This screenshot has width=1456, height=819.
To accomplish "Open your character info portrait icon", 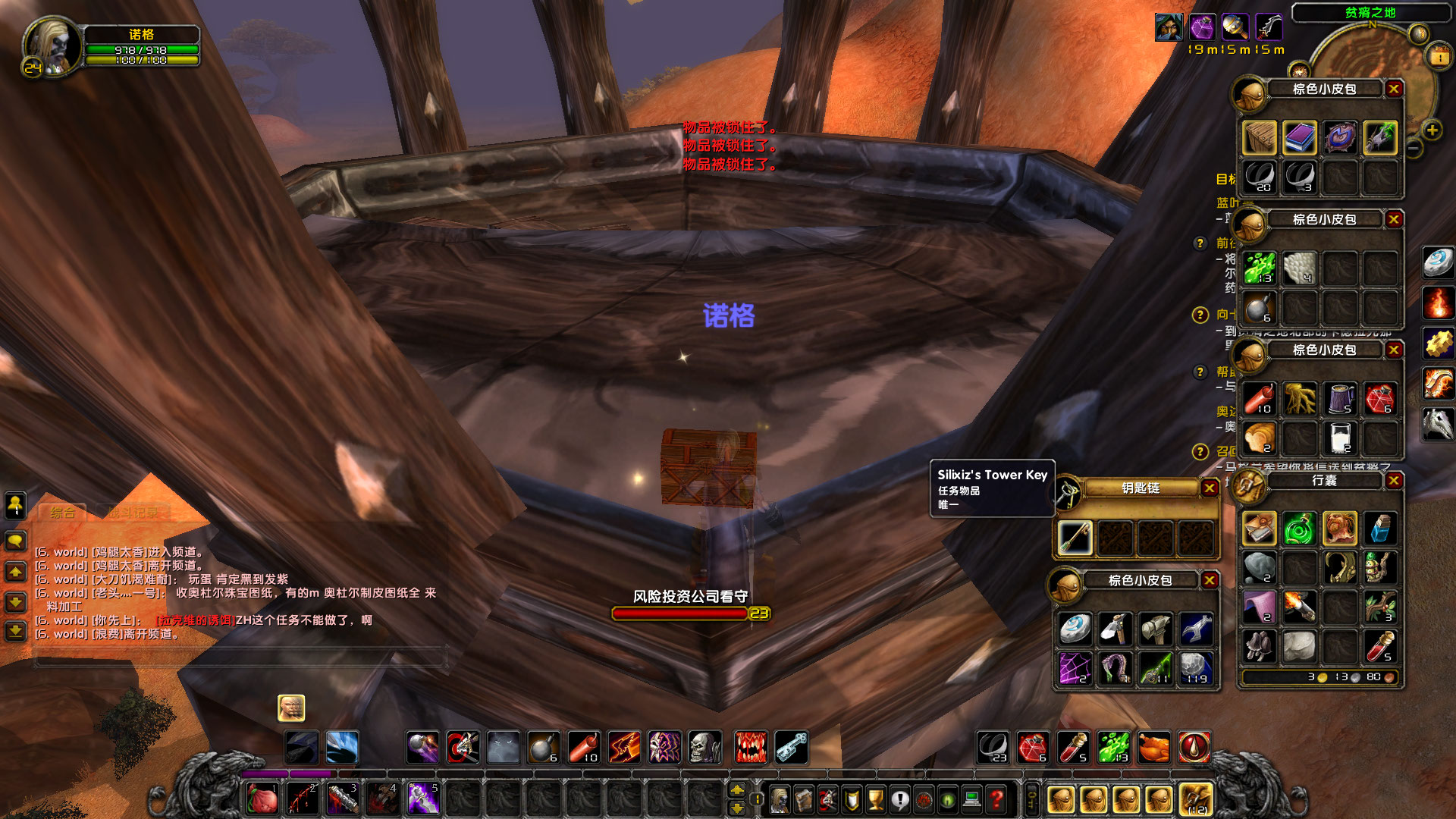I will point(779,798).
